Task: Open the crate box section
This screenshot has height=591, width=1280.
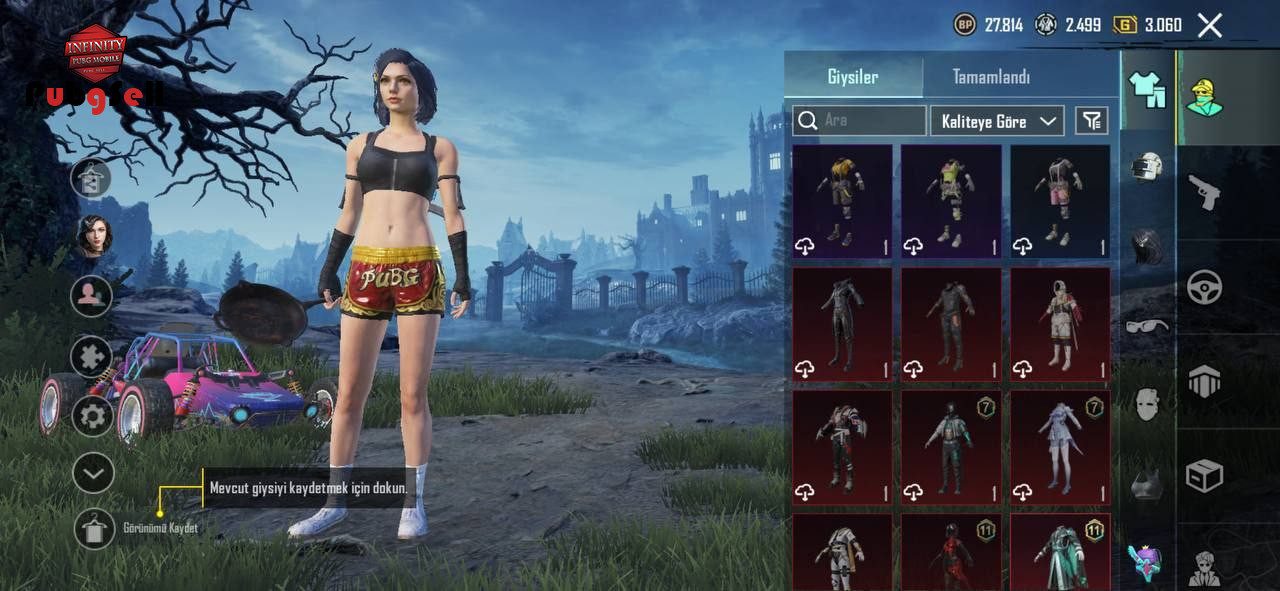Action: [x=1204, y=476]
